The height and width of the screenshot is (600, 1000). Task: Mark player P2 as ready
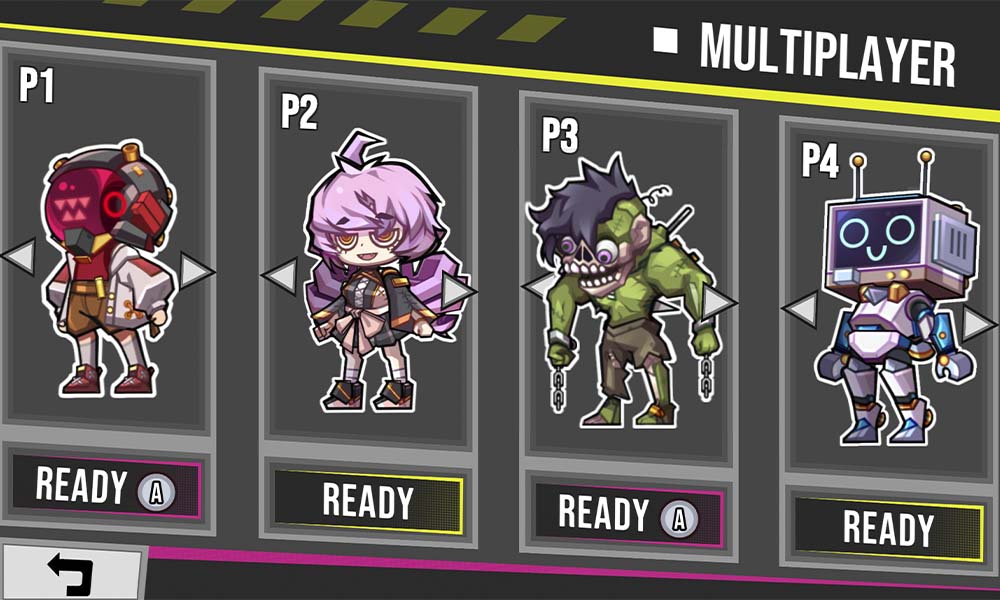pyautogui.click(x=367, y=500)
